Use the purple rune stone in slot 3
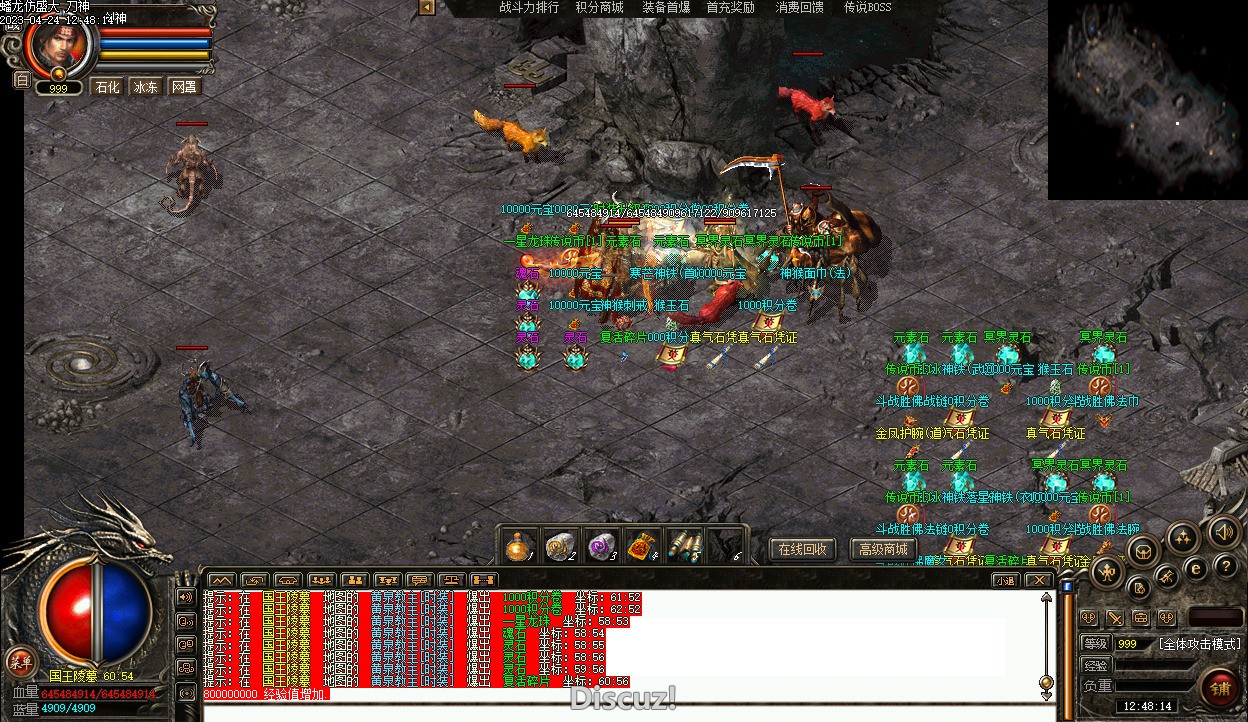 tap(600, 546)
